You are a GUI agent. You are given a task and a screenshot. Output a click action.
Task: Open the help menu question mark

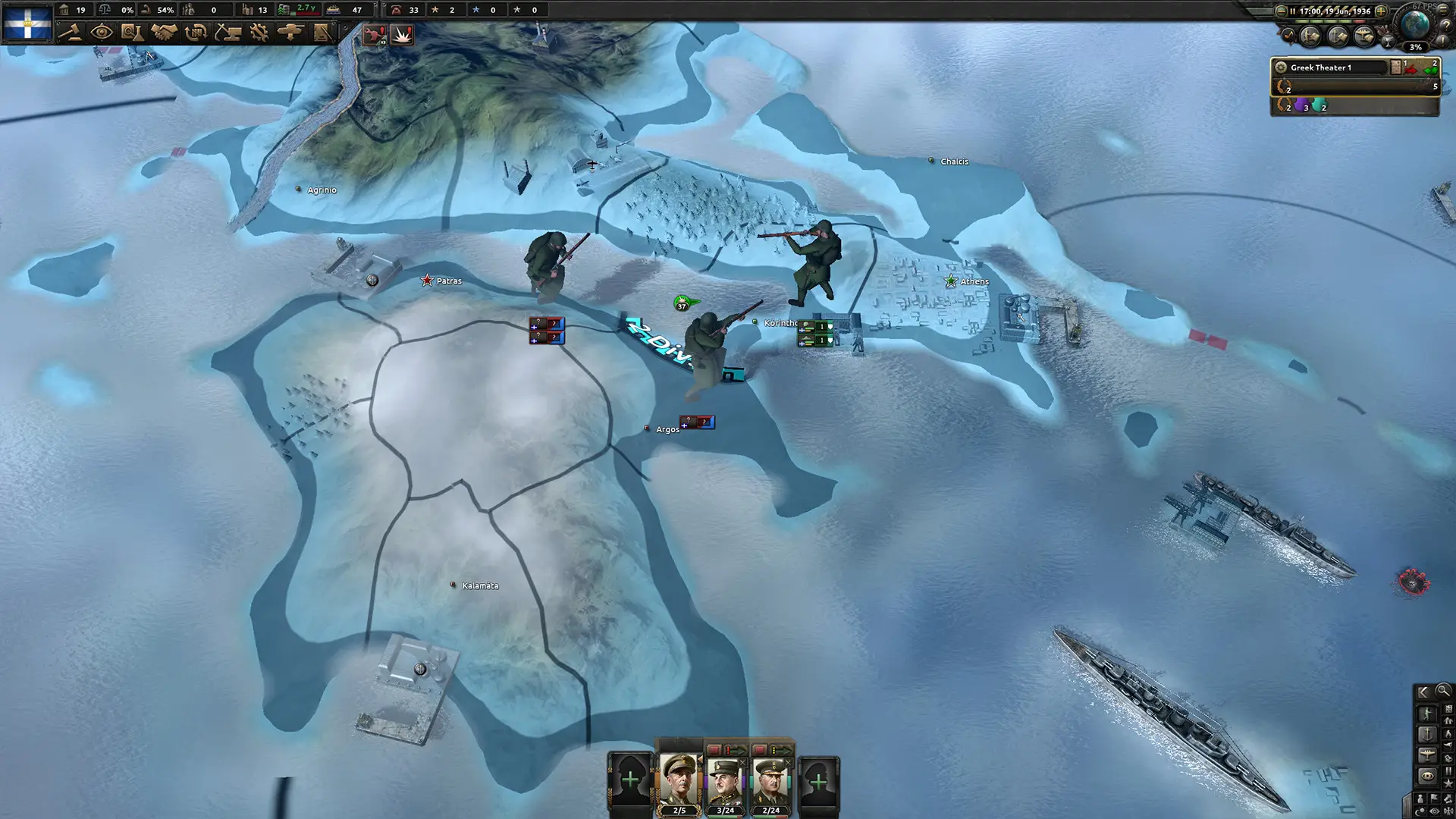click(1445, 26)
